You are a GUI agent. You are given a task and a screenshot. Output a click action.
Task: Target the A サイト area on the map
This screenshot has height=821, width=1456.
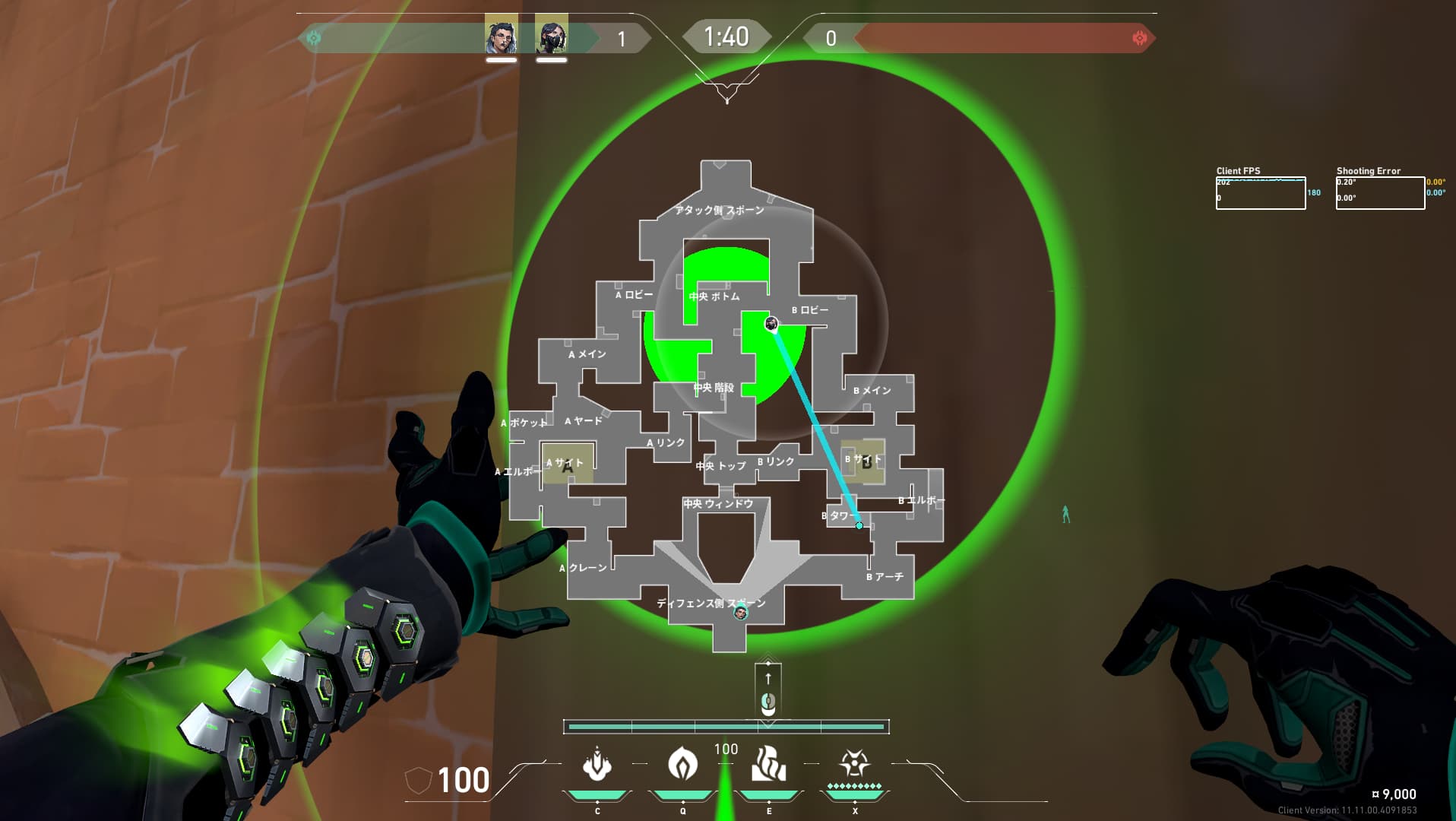[x=565, y=463]
